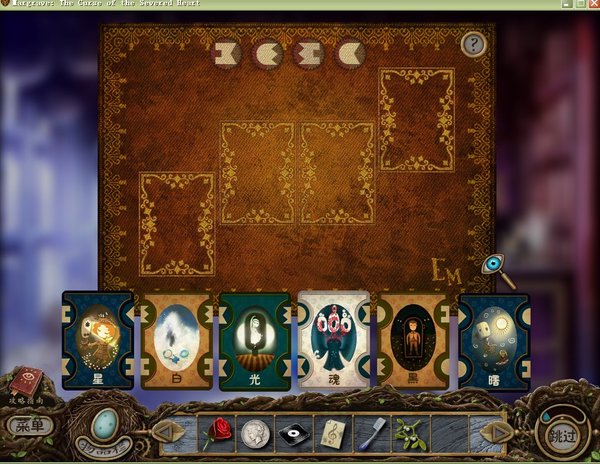Select the comb inventory item
Image resolution: width=600 pixels, height=464 pixels.
pos(370,433)
